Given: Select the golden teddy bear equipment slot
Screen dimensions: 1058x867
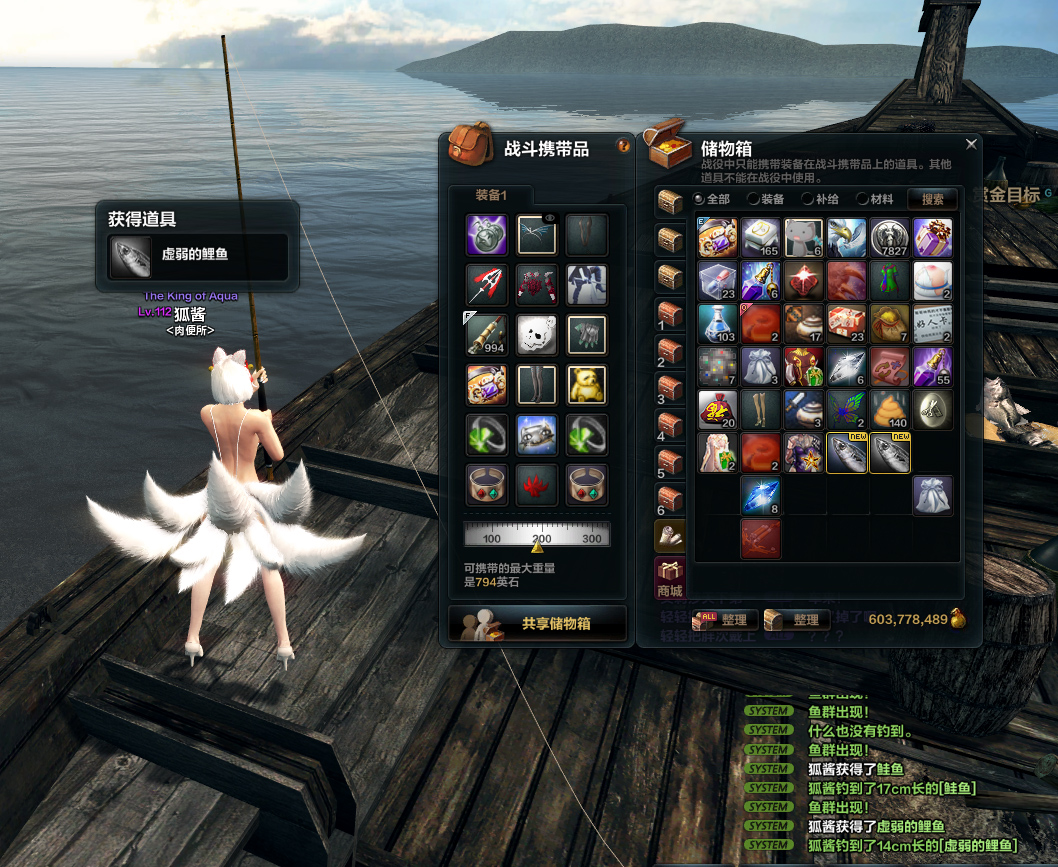Looking at the screenshot, I should 587,384.
